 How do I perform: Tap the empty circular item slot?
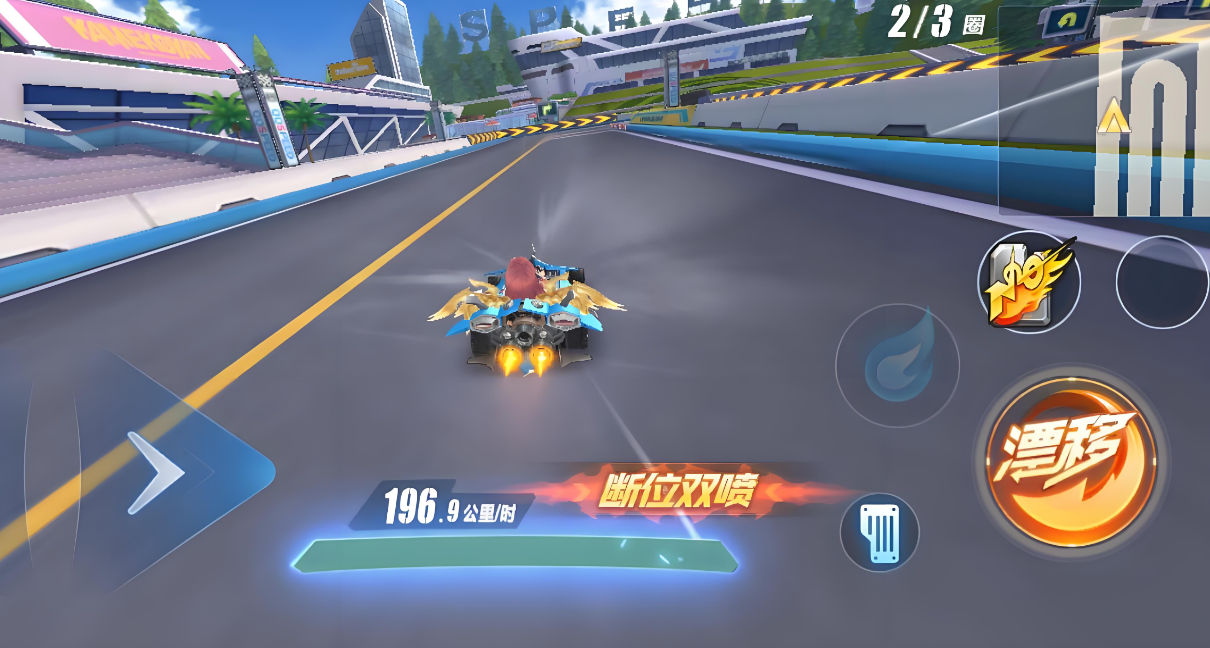1162,283
